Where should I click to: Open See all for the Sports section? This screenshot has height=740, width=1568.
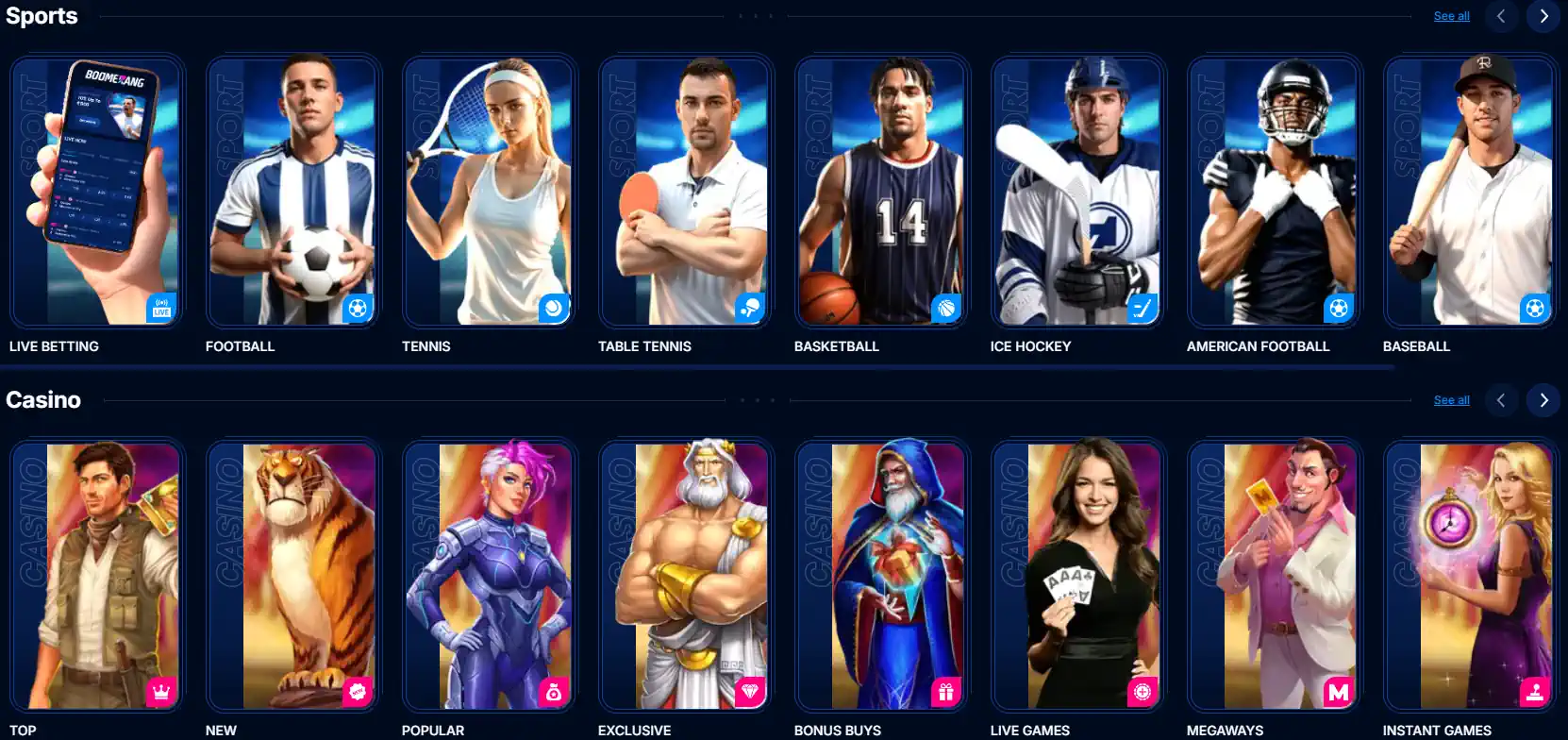click(x=1451, y=16)
